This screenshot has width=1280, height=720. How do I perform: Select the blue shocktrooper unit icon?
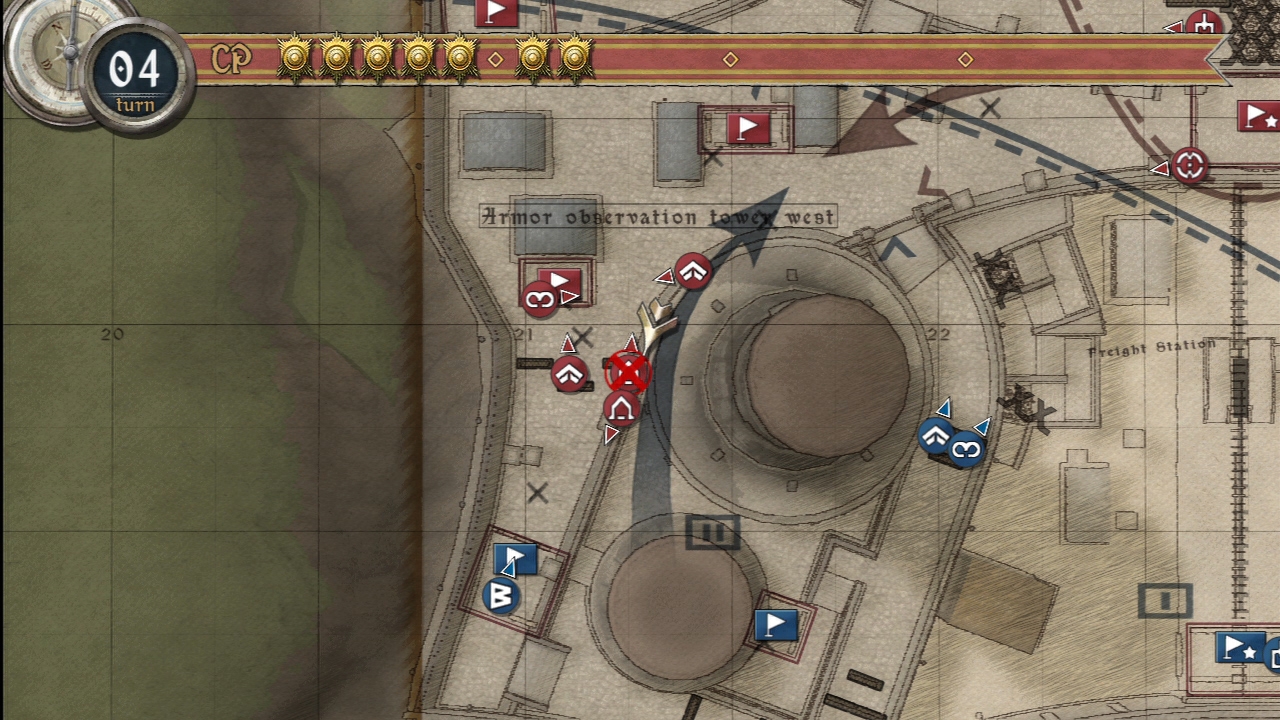coord(966,450)
